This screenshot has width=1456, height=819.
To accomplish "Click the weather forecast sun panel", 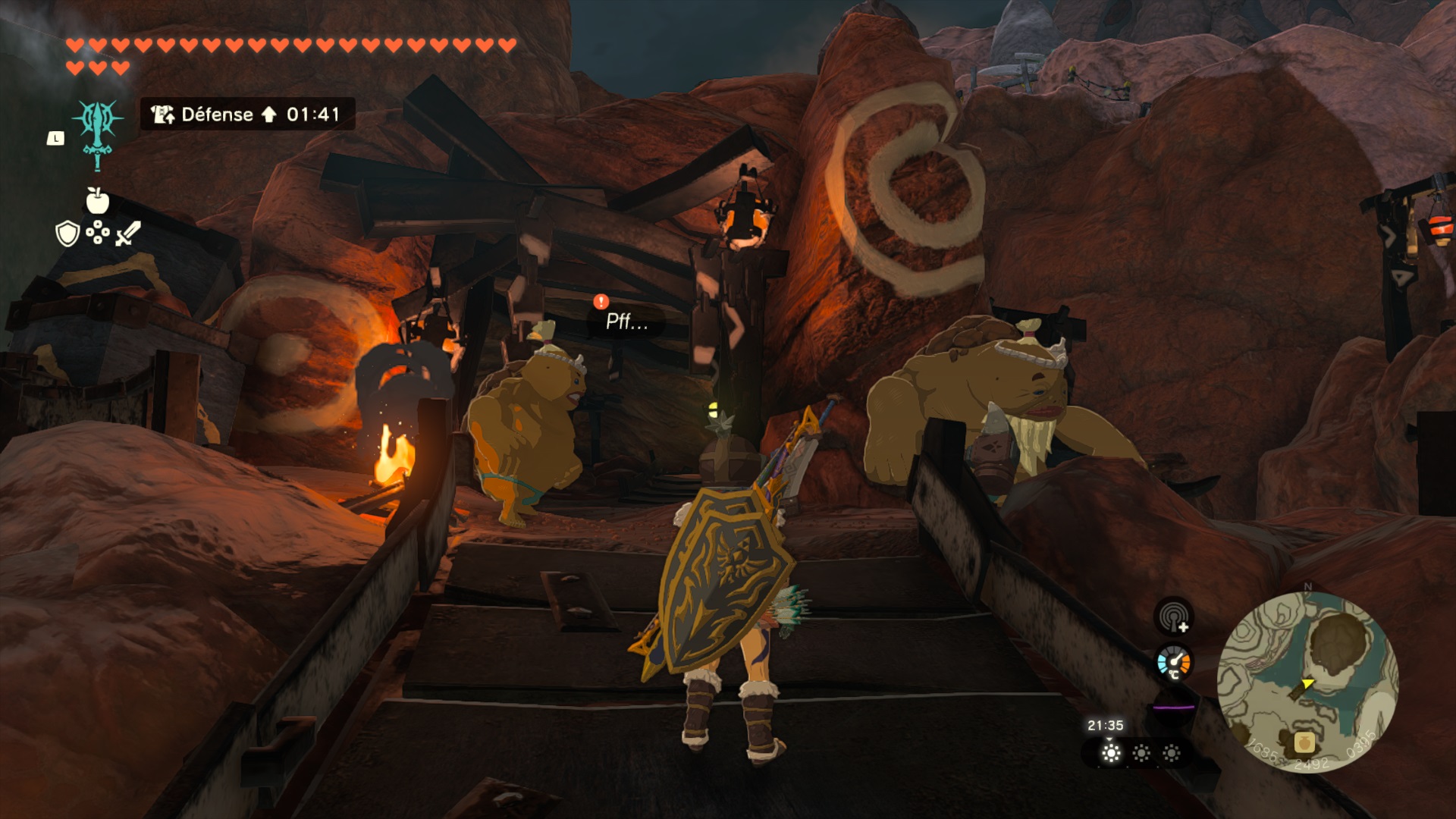I will tap(1141, 753).
